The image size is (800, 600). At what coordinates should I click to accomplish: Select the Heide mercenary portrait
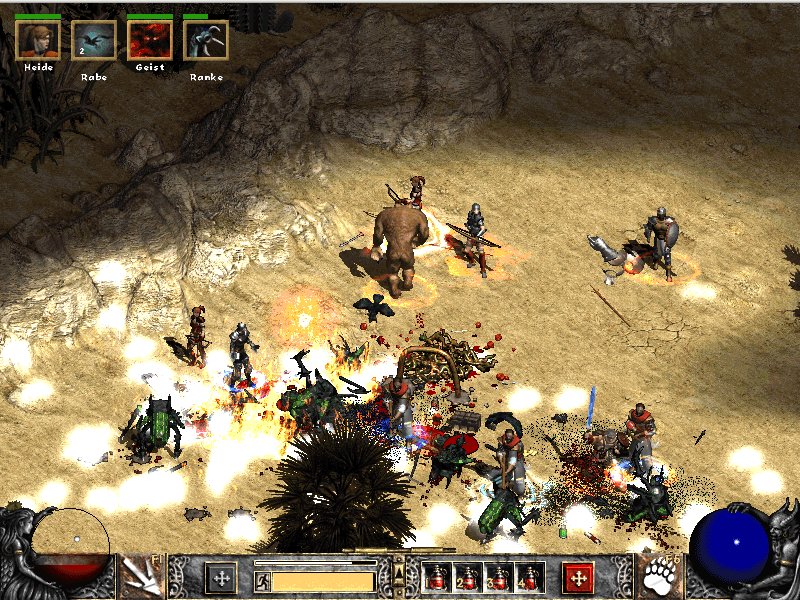tap(38, 40)
